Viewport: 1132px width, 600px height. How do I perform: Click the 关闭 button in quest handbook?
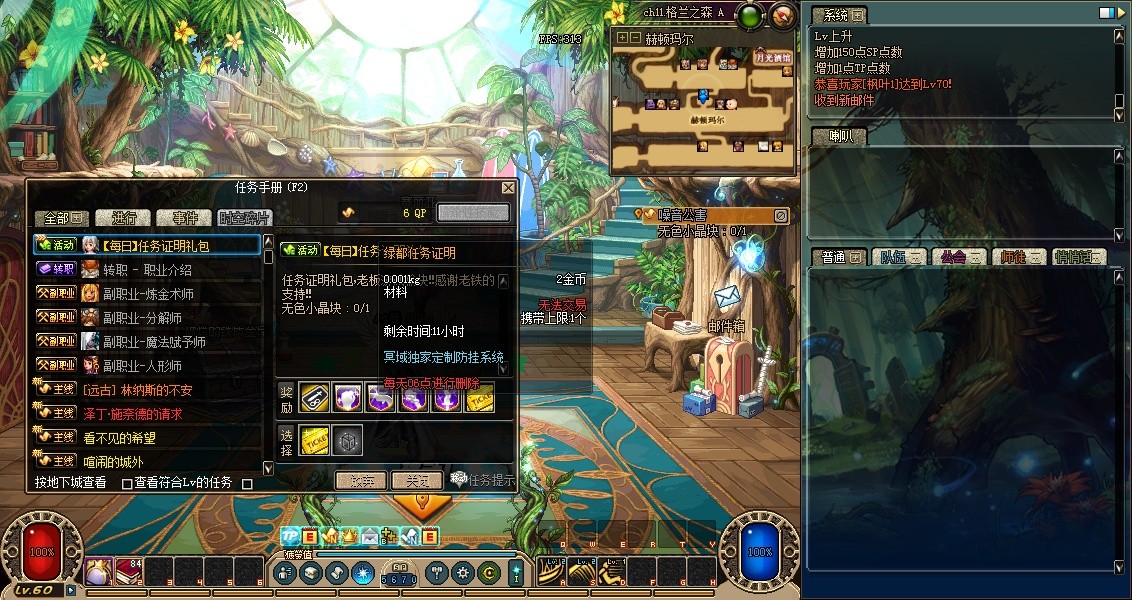point(416,481)
